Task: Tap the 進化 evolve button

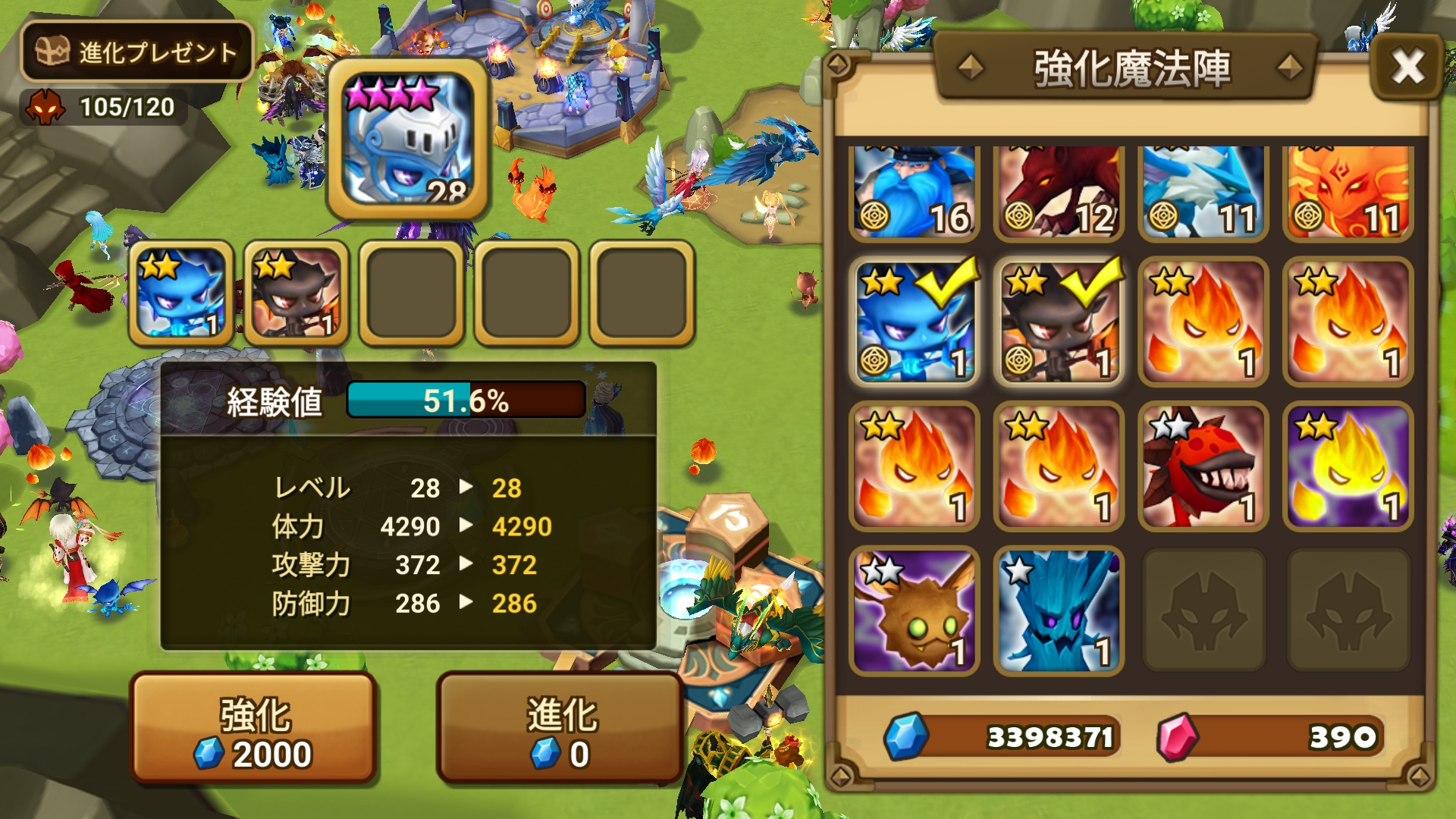Action: tap(560, 728)
